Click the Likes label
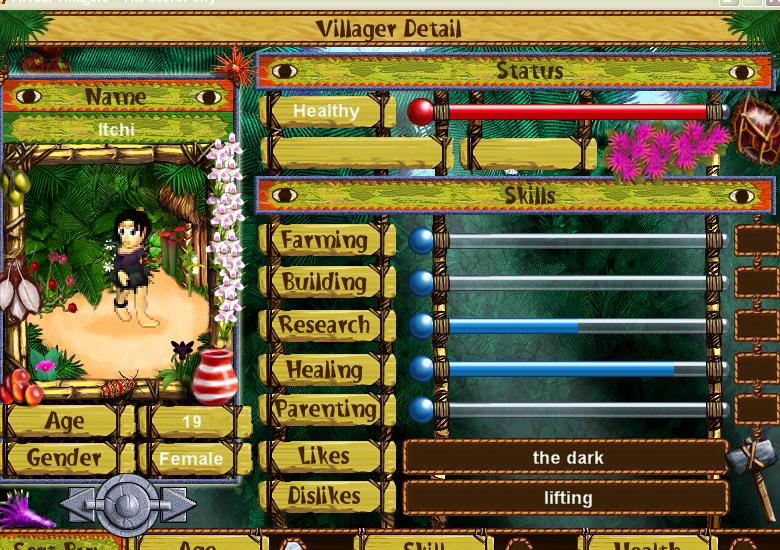 [324, 456]
